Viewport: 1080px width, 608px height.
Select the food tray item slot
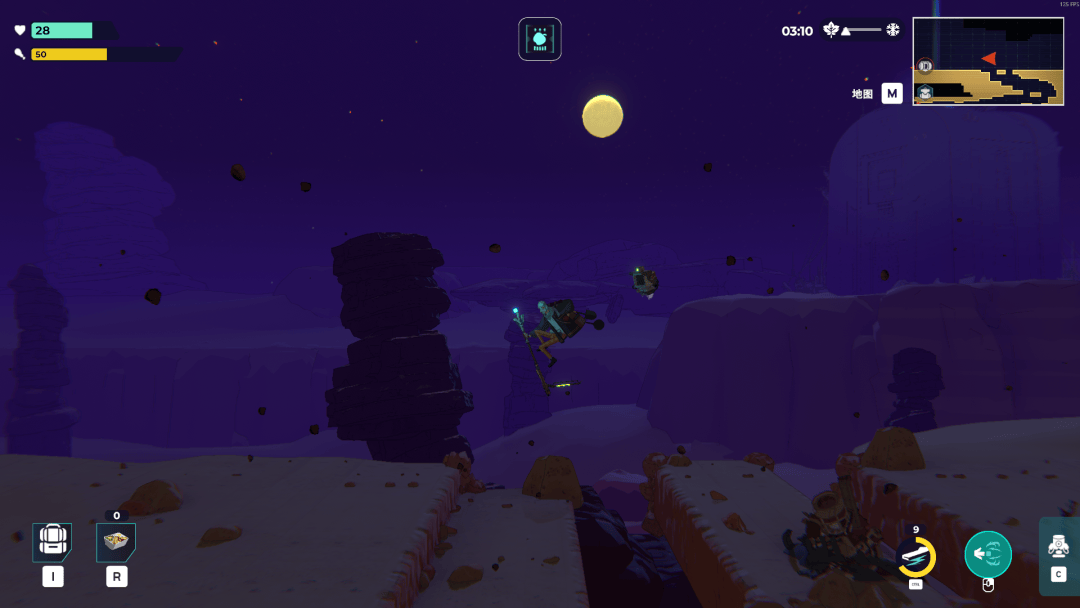click(x=116, y=541)
